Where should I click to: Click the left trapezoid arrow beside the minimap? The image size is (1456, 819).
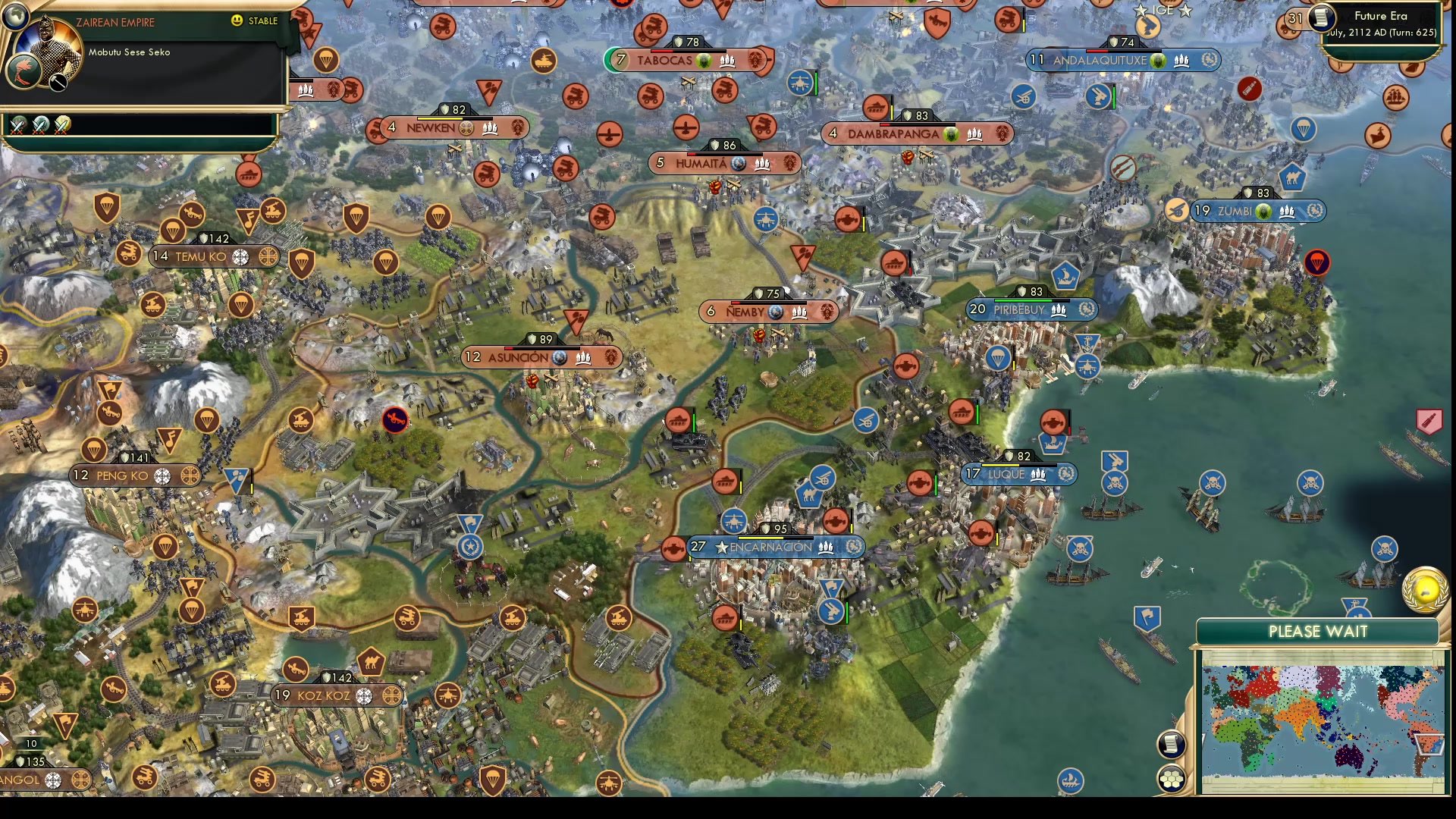(1203, 737)
